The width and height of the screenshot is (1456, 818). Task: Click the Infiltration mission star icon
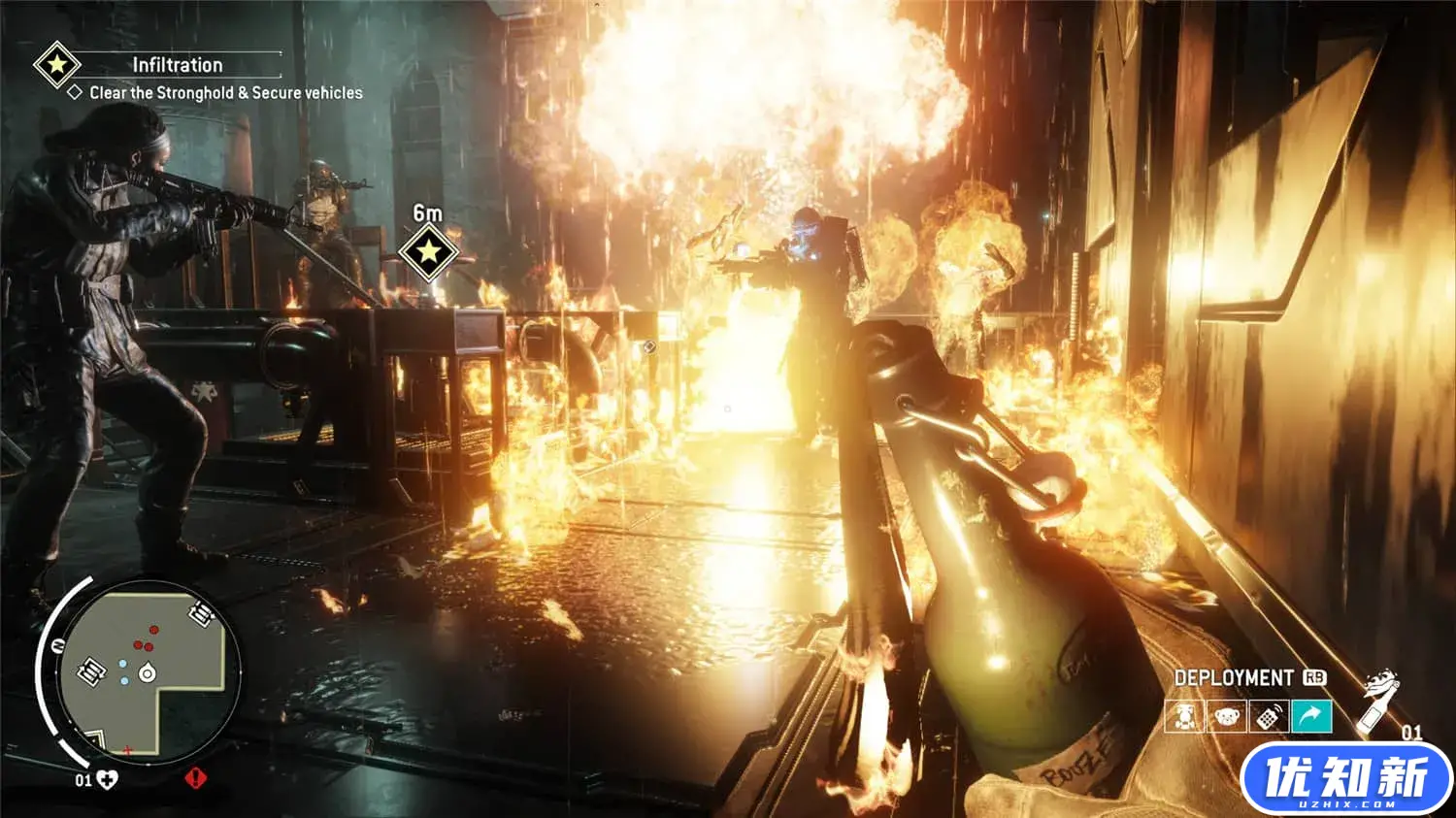[x=56, y=65]
